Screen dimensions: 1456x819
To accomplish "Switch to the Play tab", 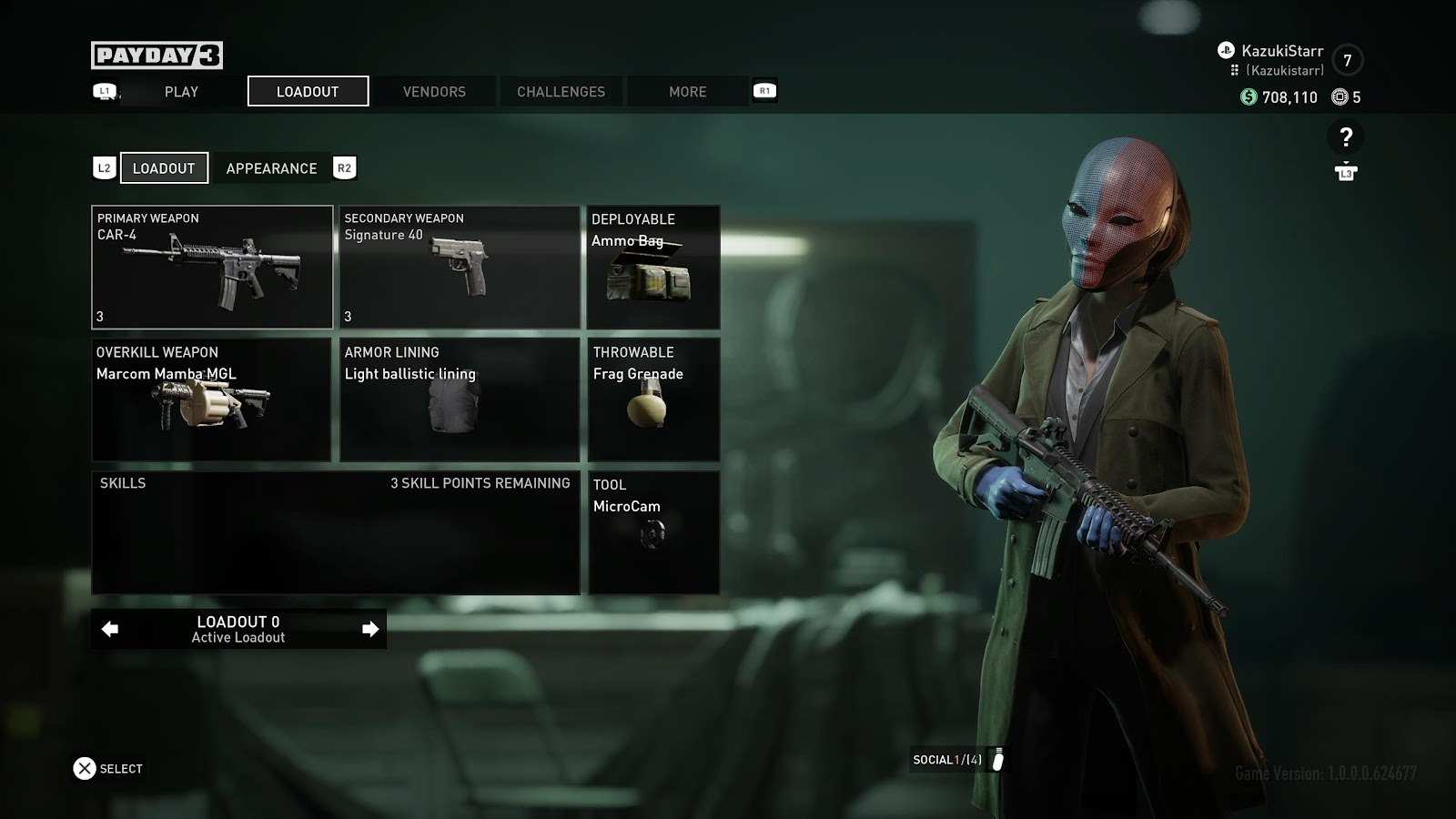I will coord(181,92).
